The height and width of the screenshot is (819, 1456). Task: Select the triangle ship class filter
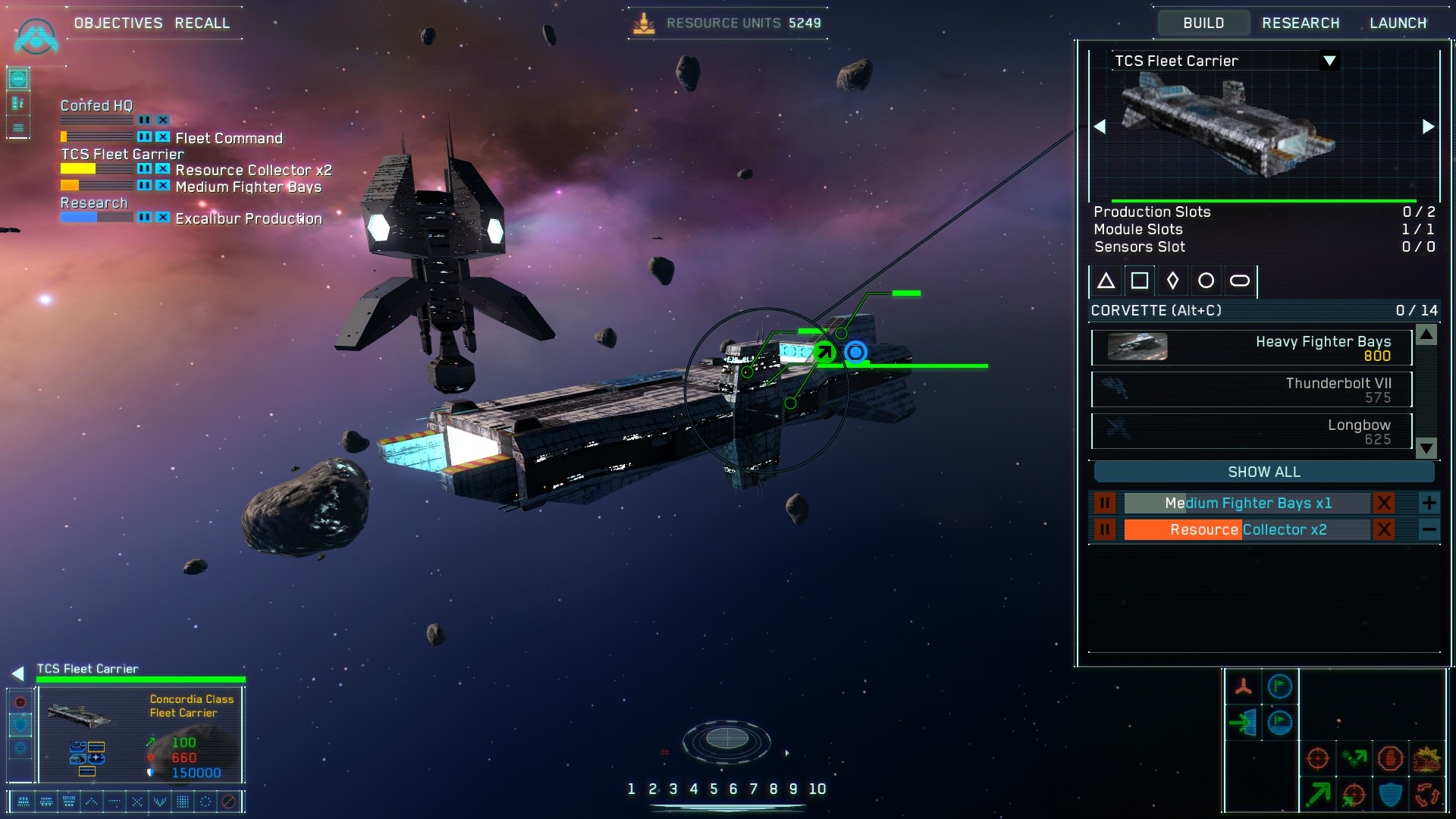click(x=1106, y=281)
